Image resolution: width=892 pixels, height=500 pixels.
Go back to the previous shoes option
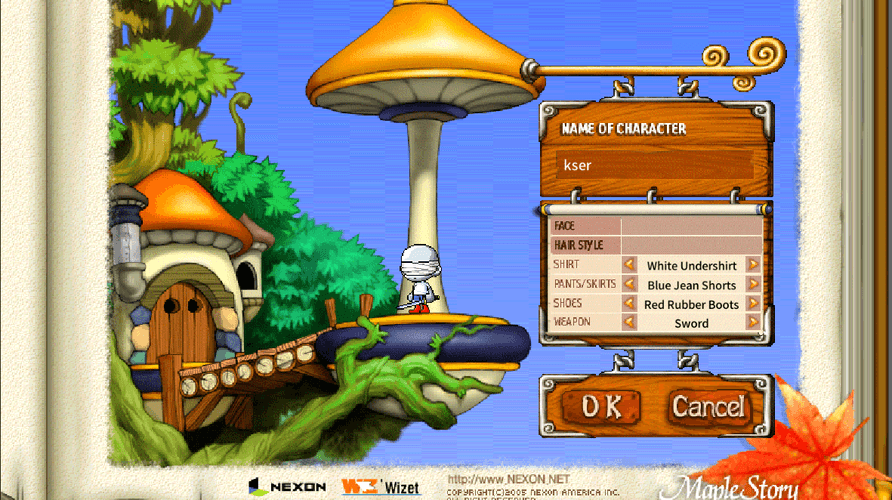630,303
